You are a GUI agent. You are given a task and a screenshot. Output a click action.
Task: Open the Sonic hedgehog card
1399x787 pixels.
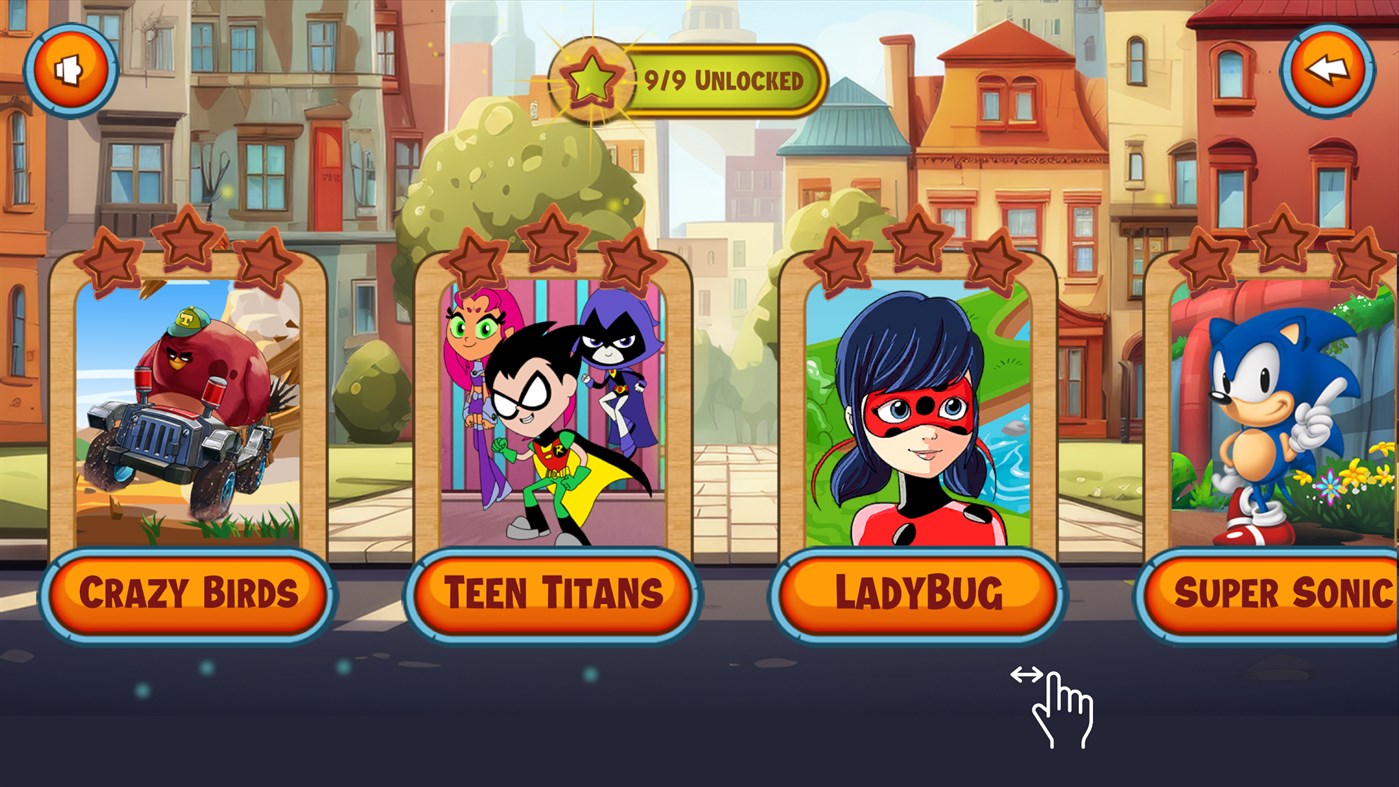pos(1282,412)
